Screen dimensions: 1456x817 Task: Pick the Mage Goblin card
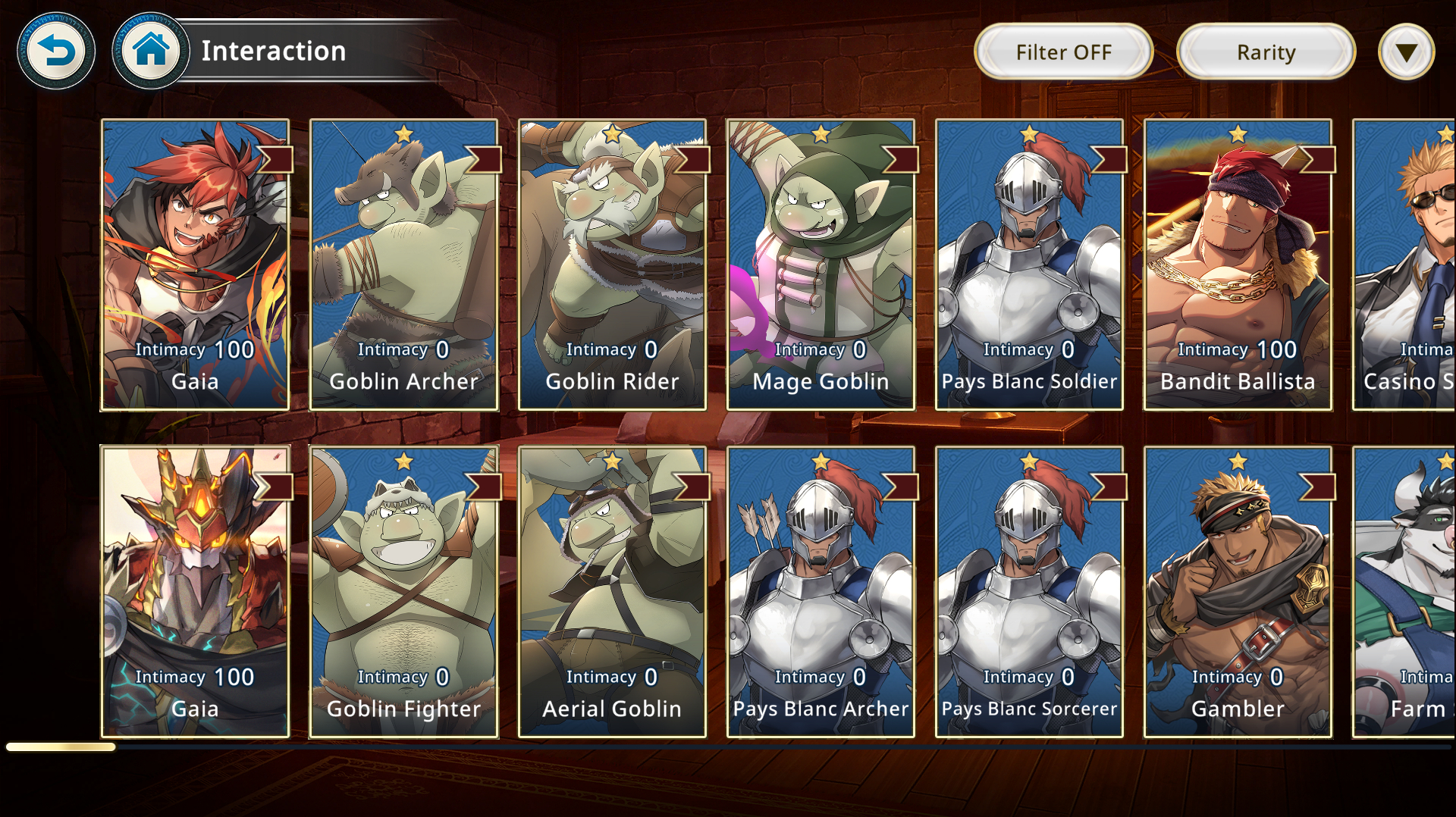821,265
